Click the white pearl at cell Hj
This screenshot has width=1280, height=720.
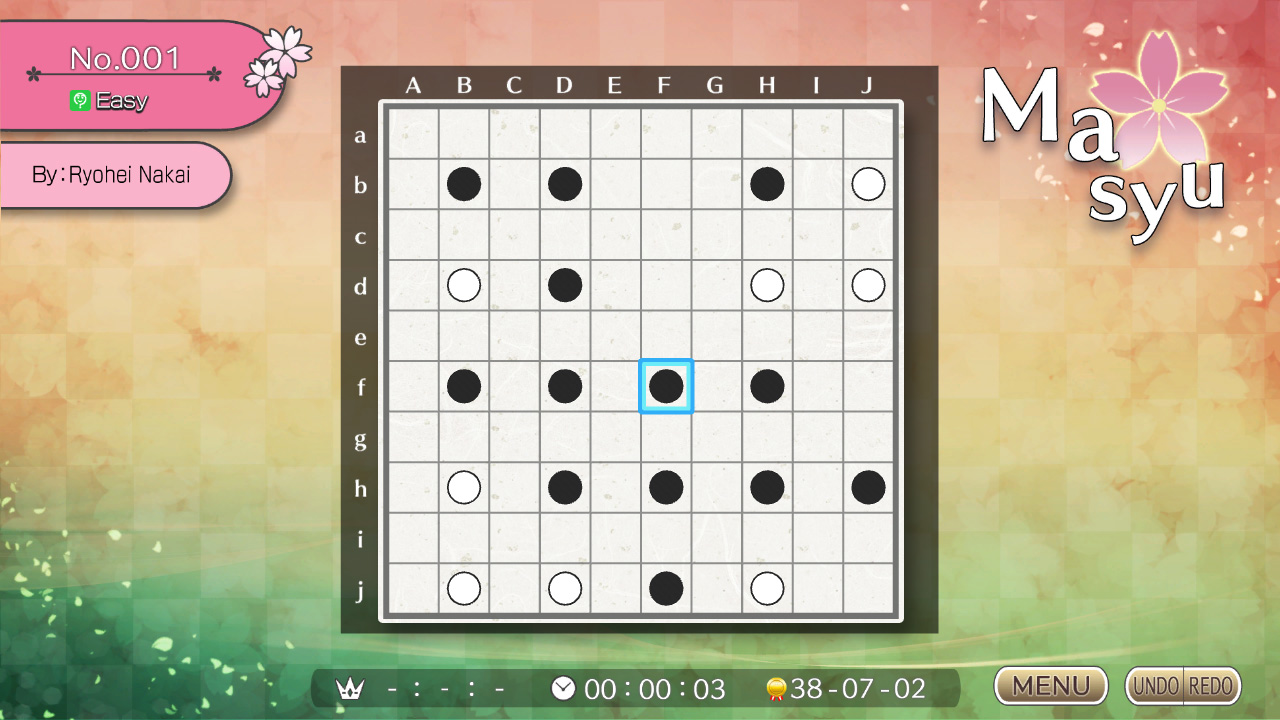(767, 588)
